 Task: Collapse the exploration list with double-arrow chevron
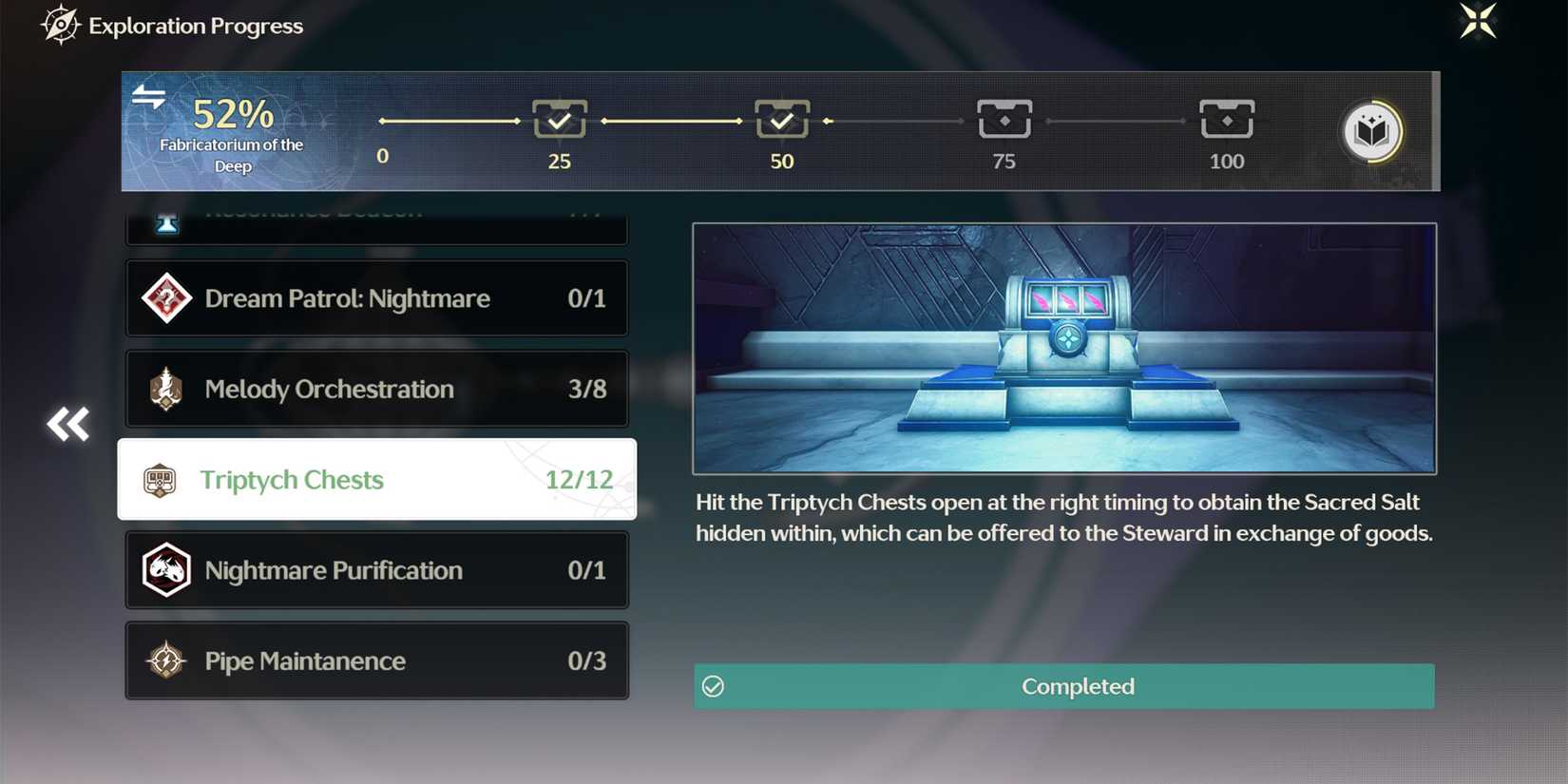pos(67,425)
